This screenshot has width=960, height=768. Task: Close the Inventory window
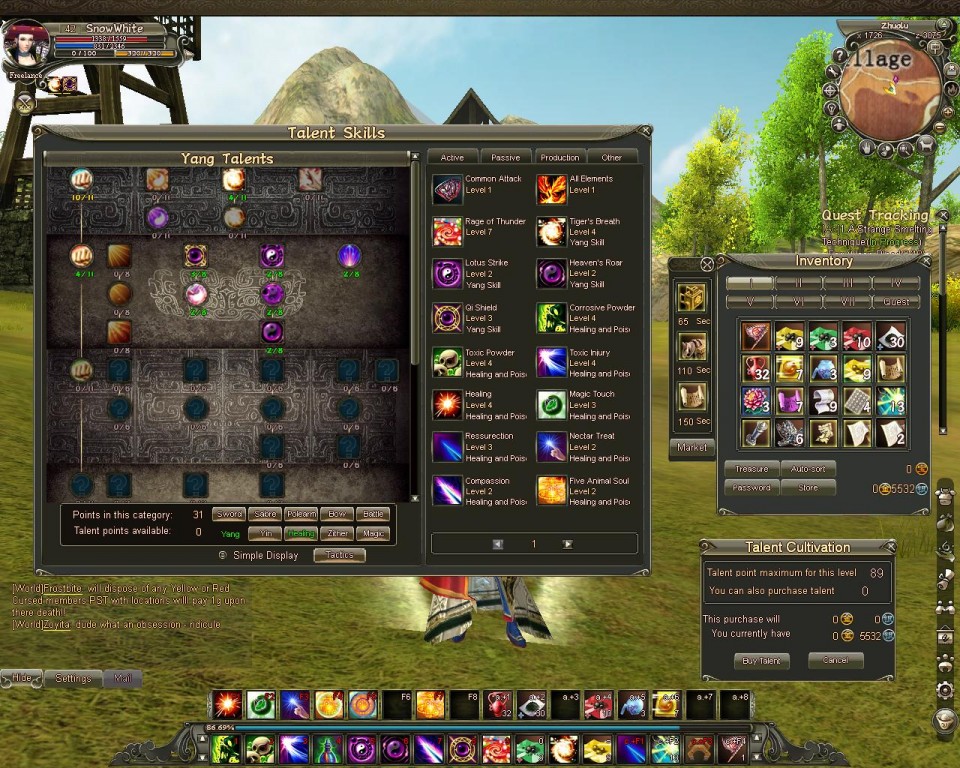(707, 264)
